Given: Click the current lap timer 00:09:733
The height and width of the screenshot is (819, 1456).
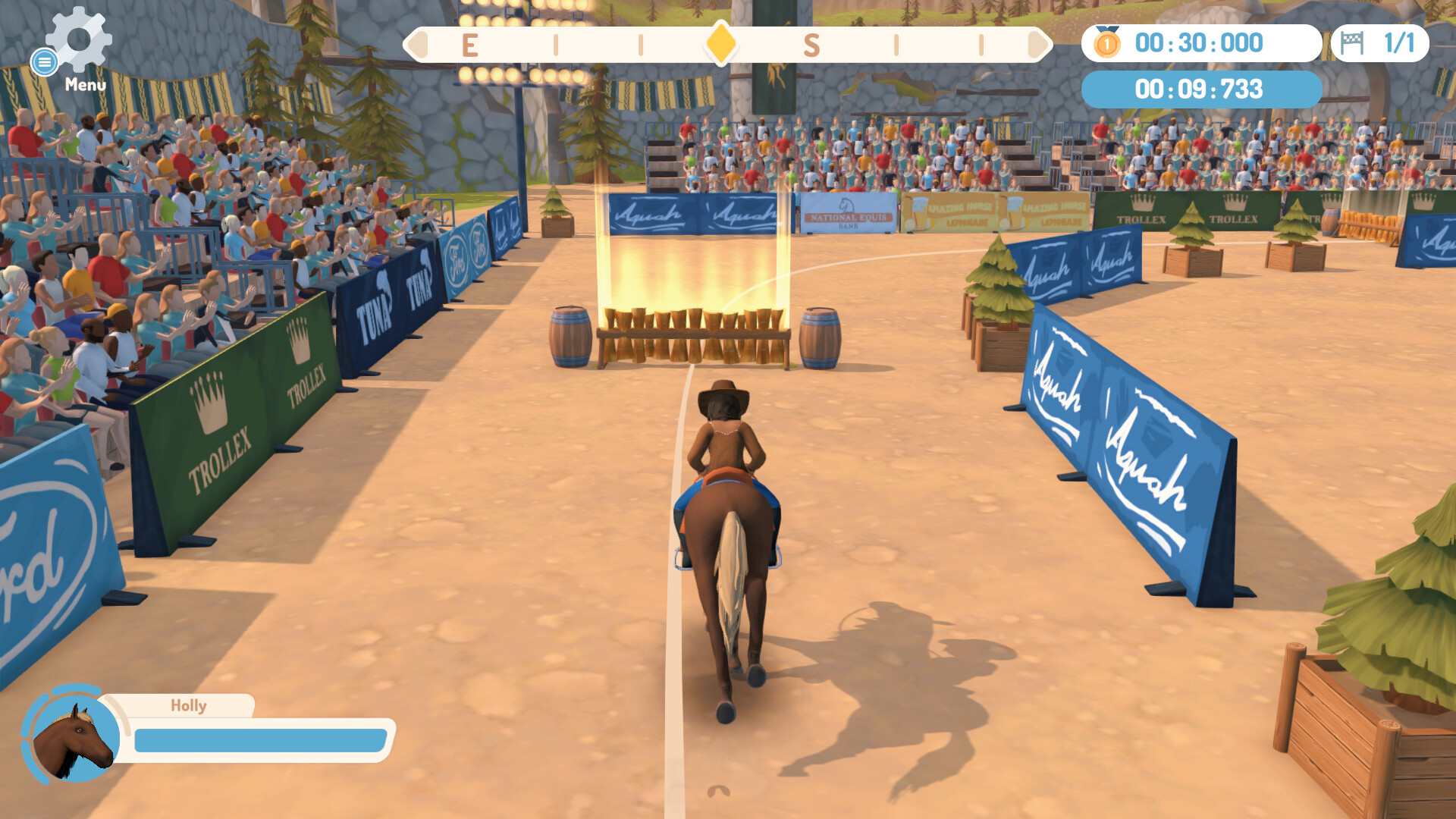Looking at the screenshot, I should 1200,89.
